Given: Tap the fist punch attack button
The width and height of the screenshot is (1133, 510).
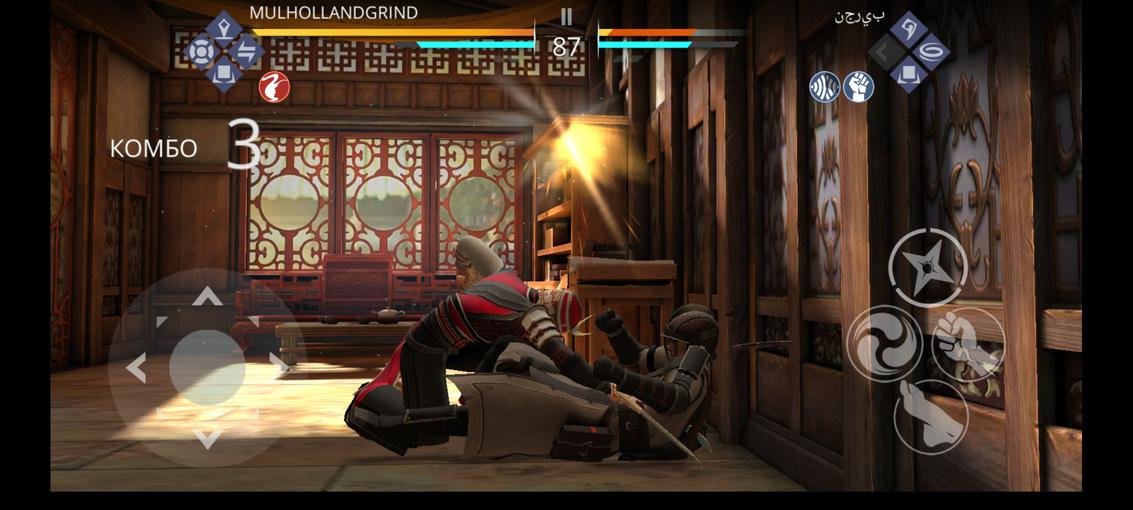Looking at the screenshot, I should 968,344.
